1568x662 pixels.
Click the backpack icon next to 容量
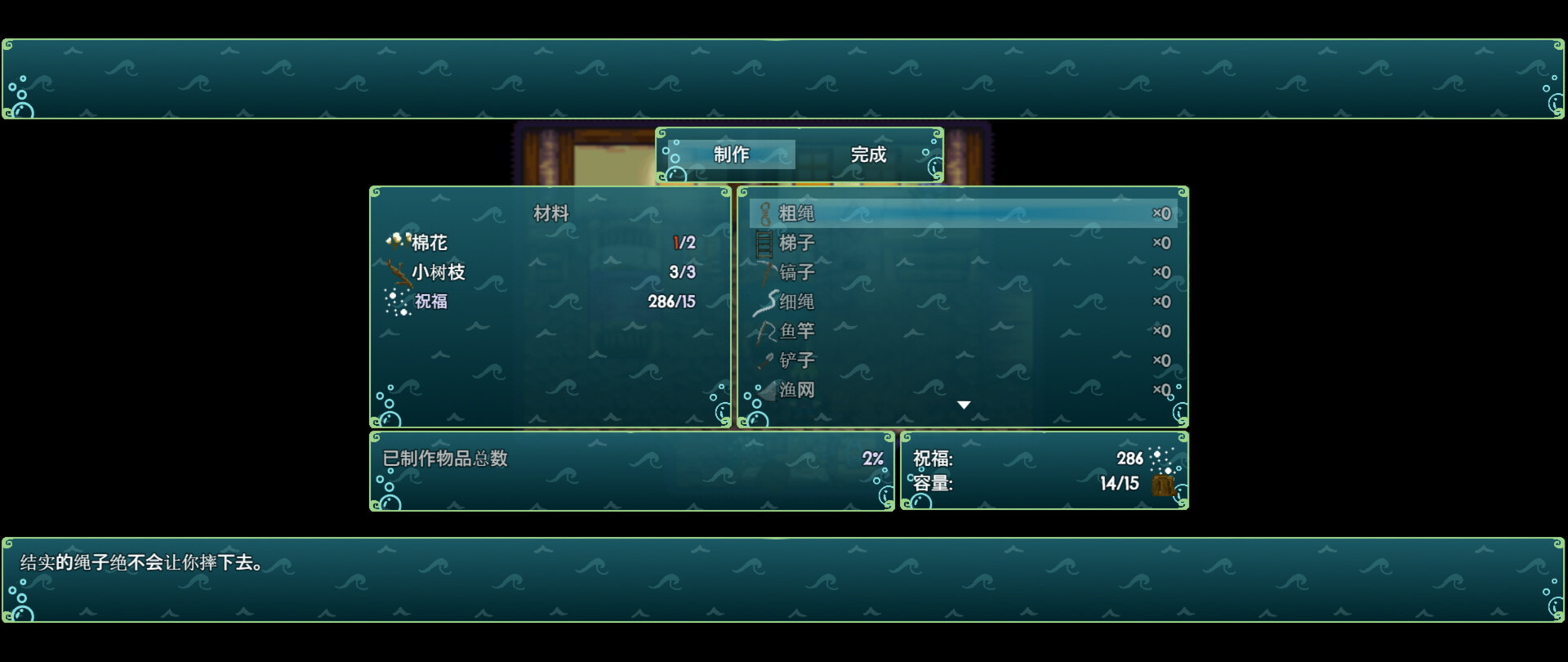1163,484
